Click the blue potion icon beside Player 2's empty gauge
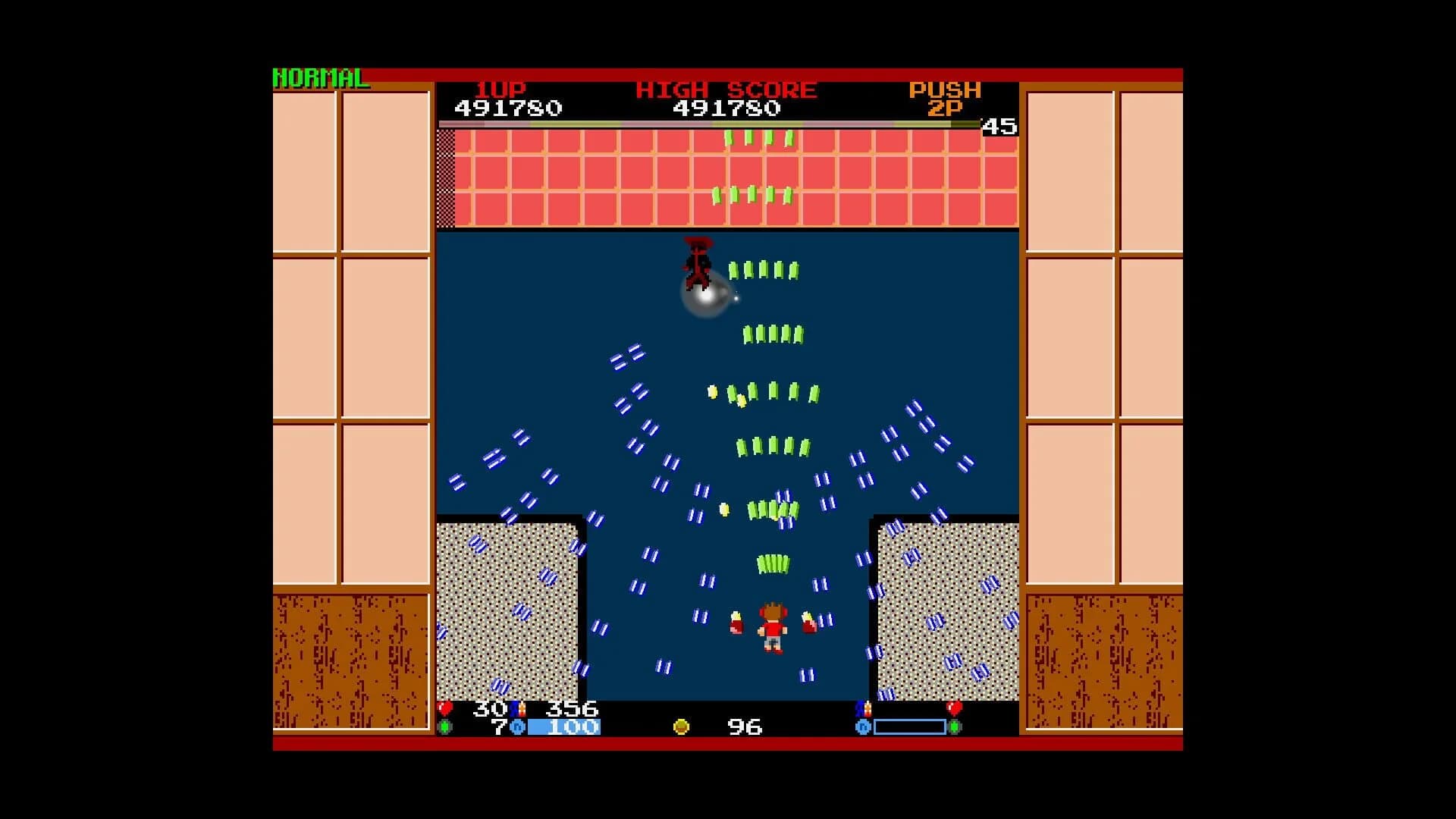This screenshot has width=1456, height=819. pos(863,727)
